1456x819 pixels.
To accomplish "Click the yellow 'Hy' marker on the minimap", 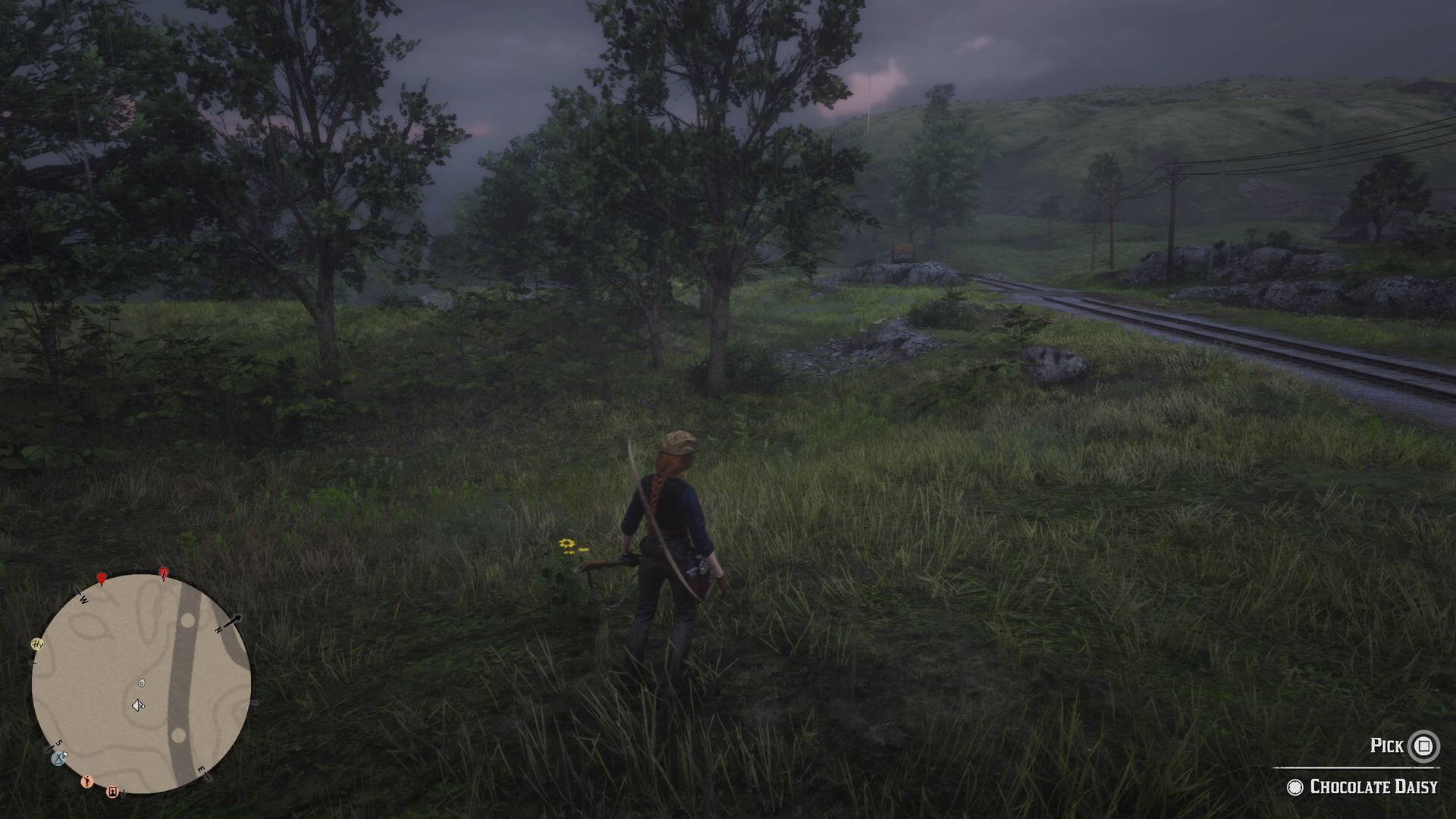I will tap(37, 645).
